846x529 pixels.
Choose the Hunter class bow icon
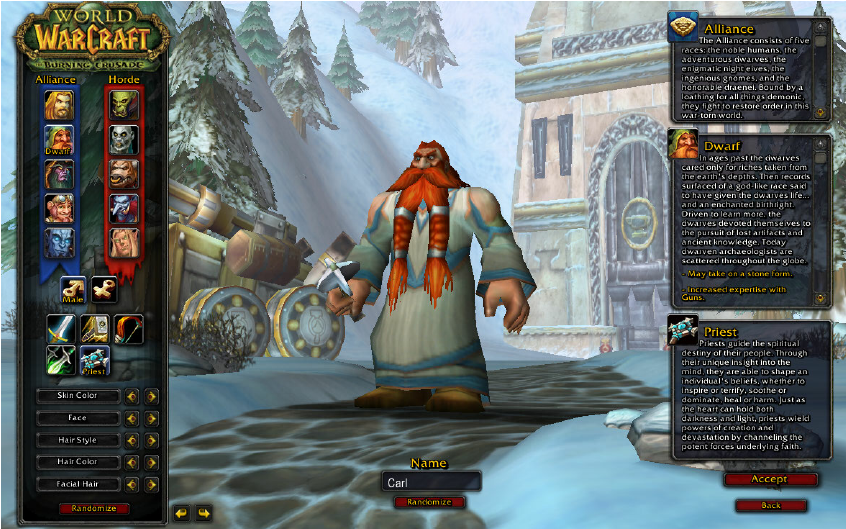pos(128,328)
